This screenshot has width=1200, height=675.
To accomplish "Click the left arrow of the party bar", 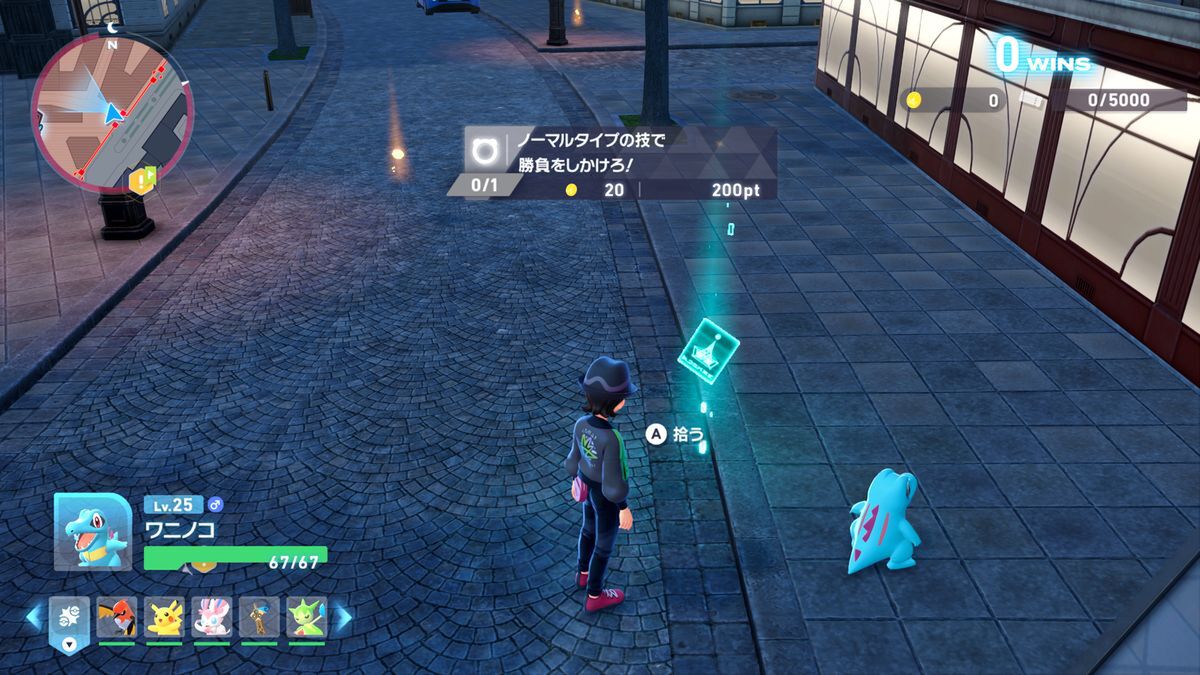I will click(x=34, y=617).
